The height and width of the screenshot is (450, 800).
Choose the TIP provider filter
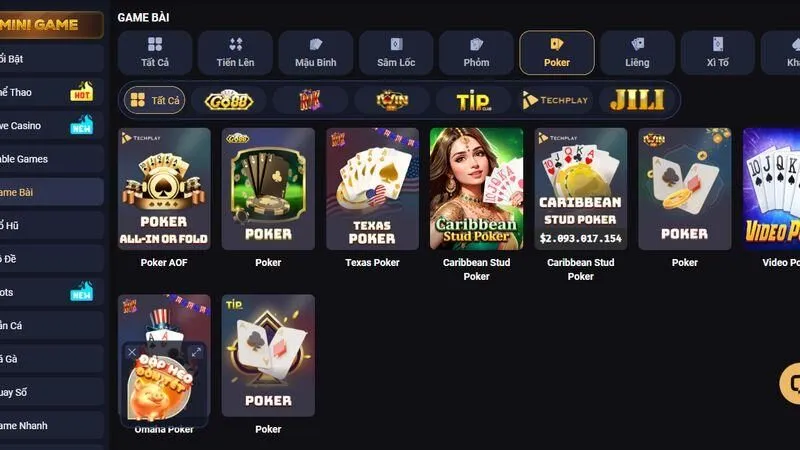(x=473, y=100)
